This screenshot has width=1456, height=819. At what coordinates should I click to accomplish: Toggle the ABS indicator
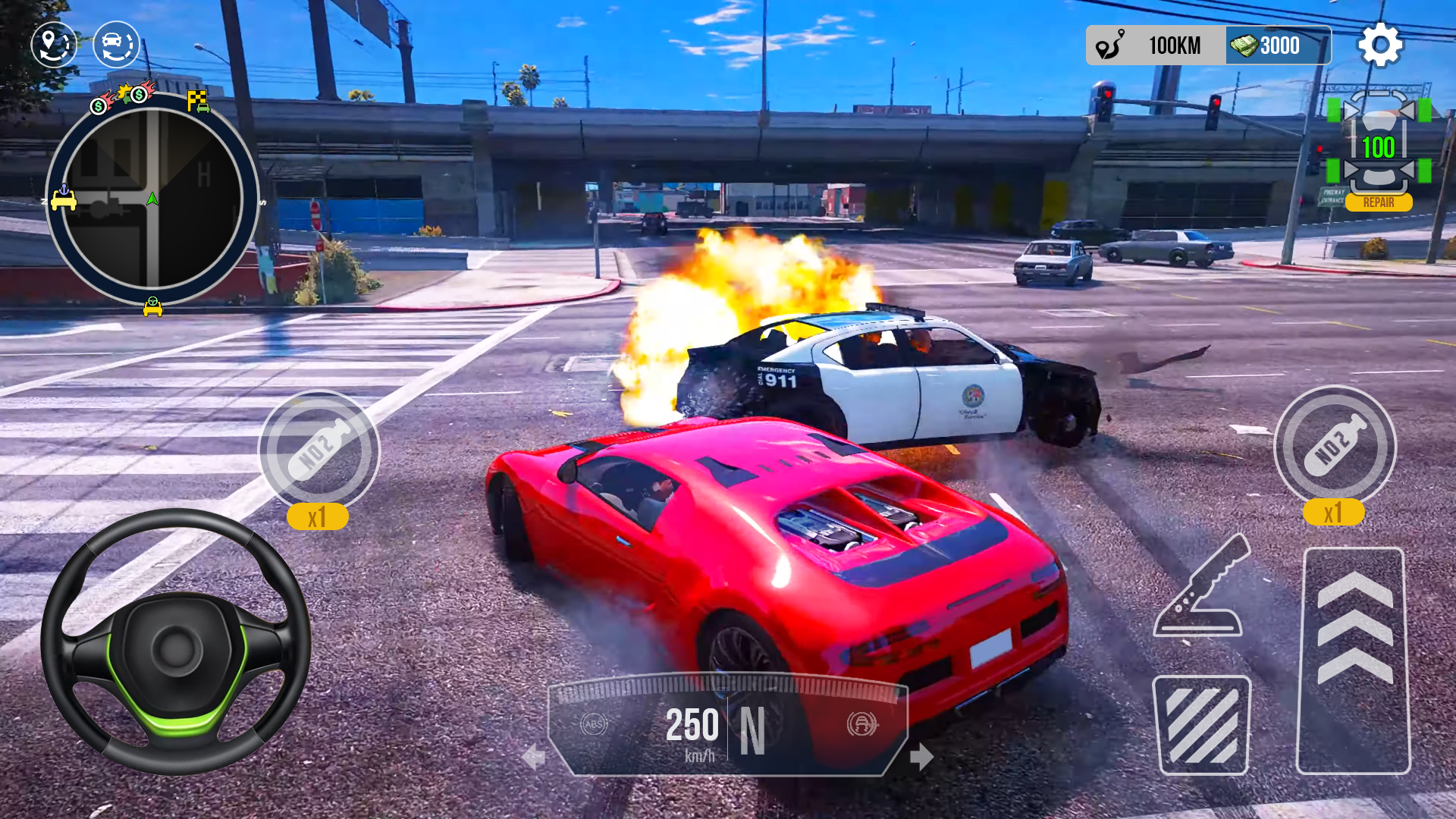(594, 724)
